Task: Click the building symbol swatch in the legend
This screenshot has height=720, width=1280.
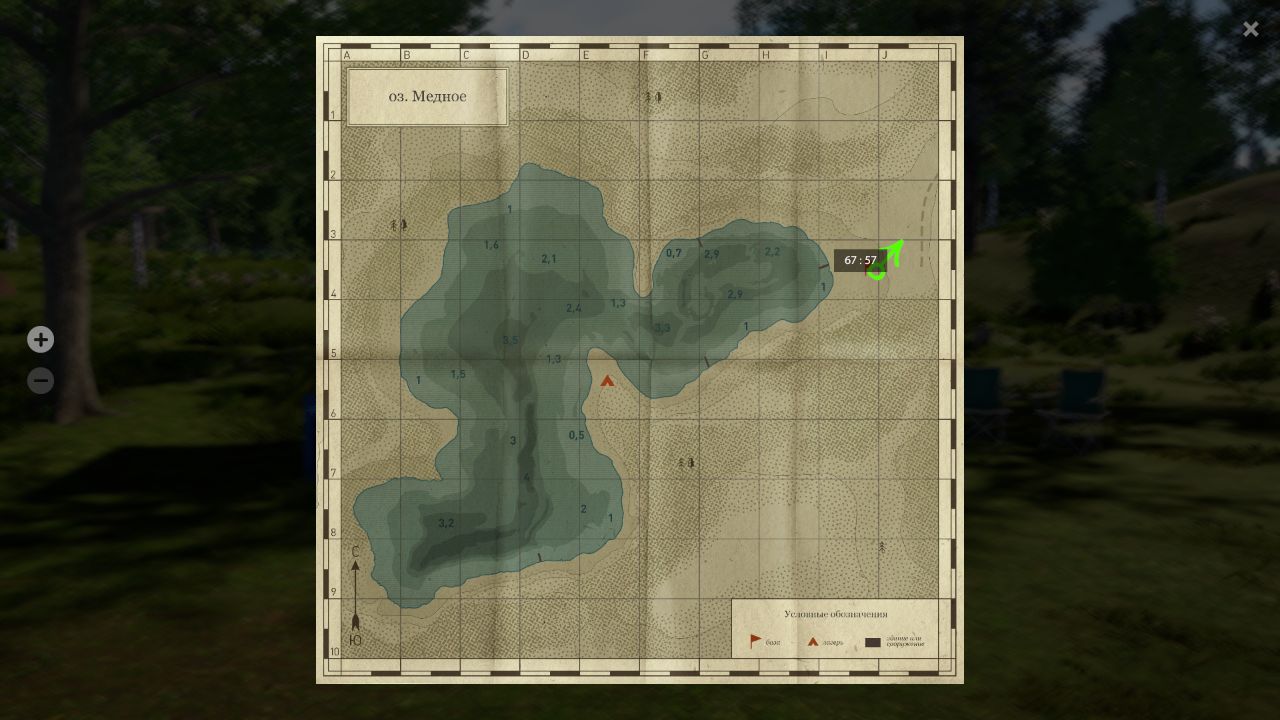Action: click(x=872, y=641)
